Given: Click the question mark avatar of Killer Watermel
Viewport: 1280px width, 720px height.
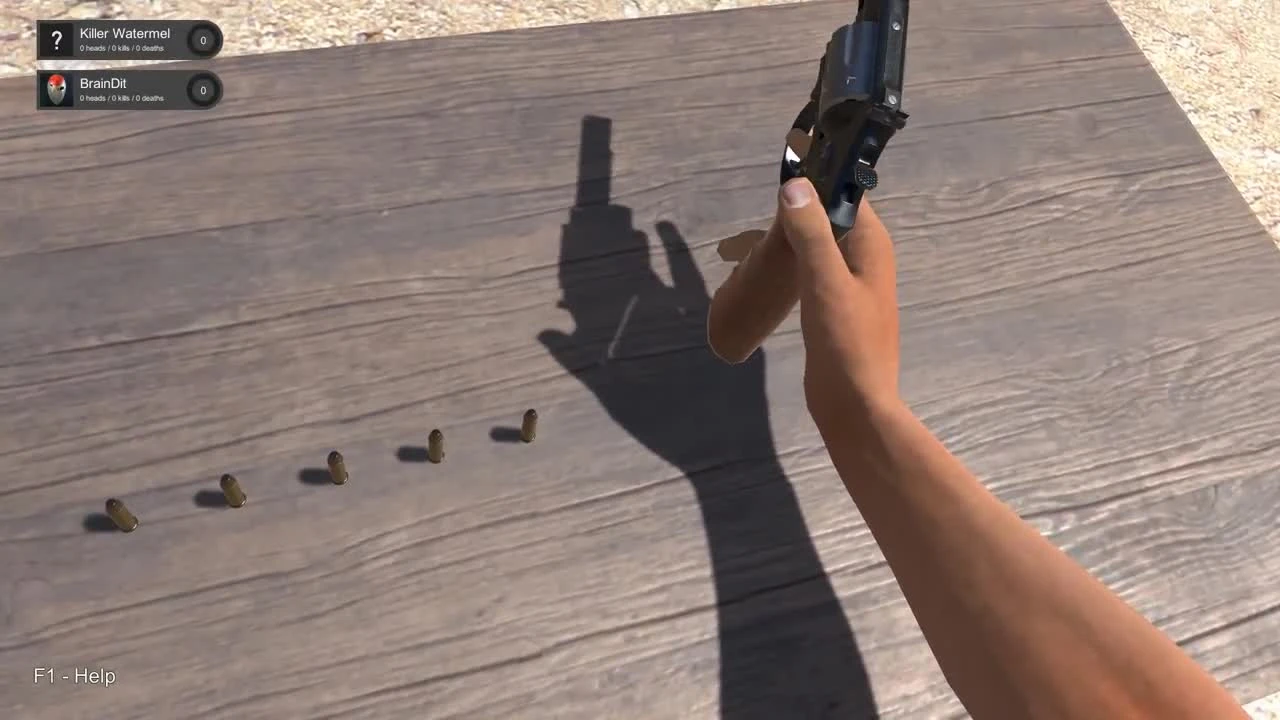Looking at the screenshot, I should click(57, 40).
